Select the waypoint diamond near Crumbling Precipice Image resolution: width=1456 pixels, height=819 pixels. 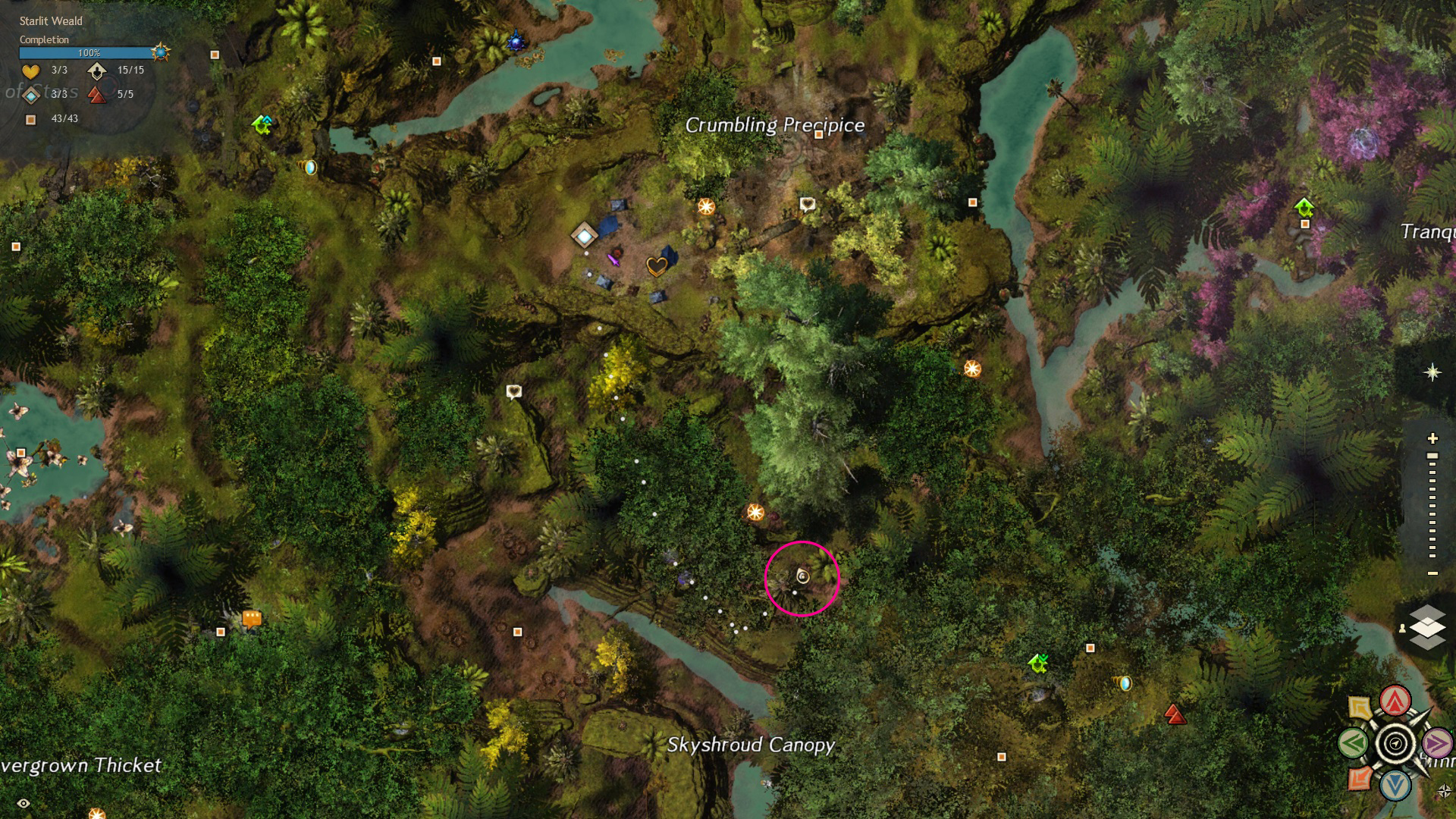click(x=584, y=236)
